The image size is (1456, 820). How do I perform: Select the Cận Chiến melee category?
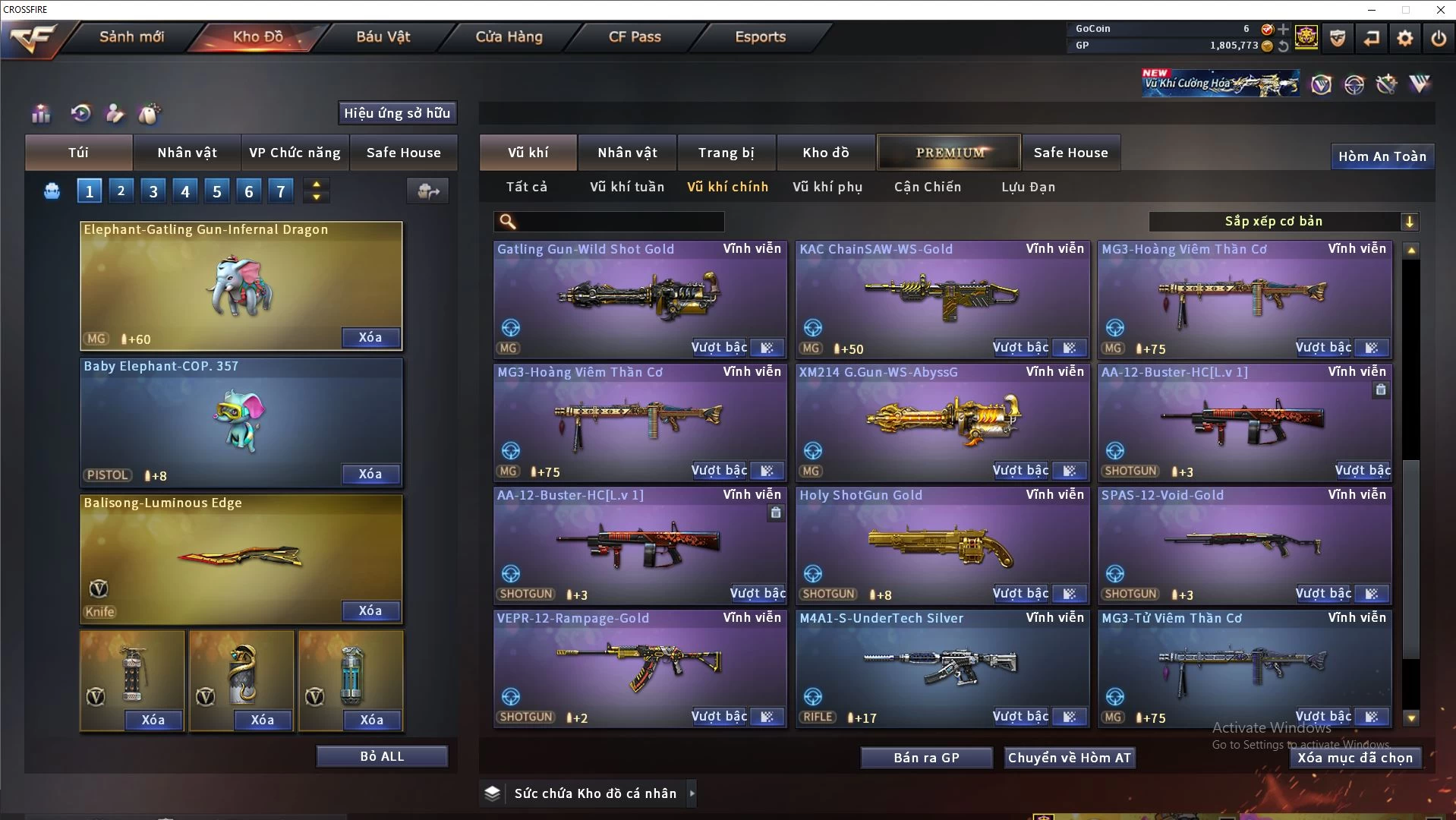[928, 187]
